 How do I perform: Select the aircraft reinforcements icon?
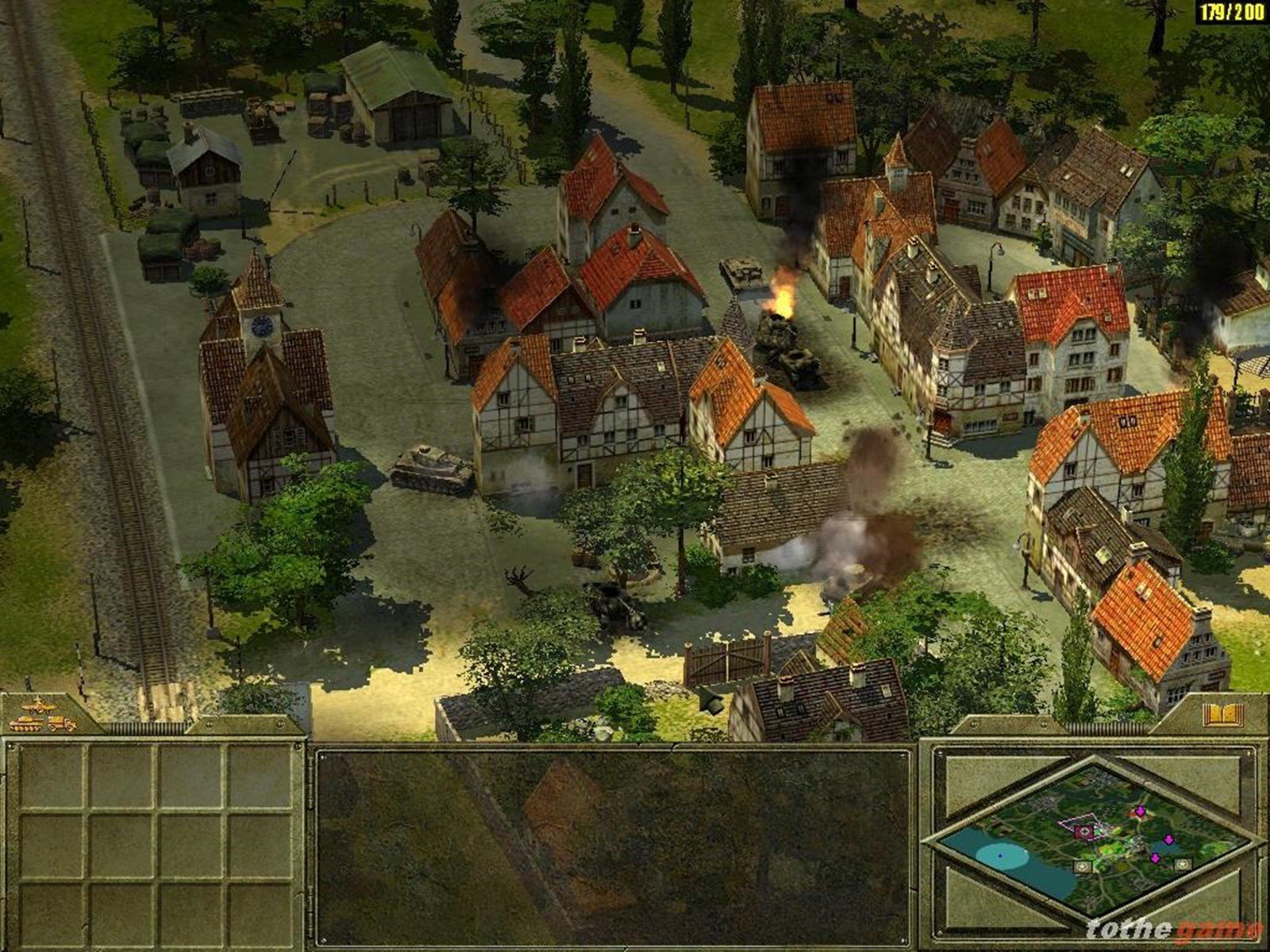38,706
